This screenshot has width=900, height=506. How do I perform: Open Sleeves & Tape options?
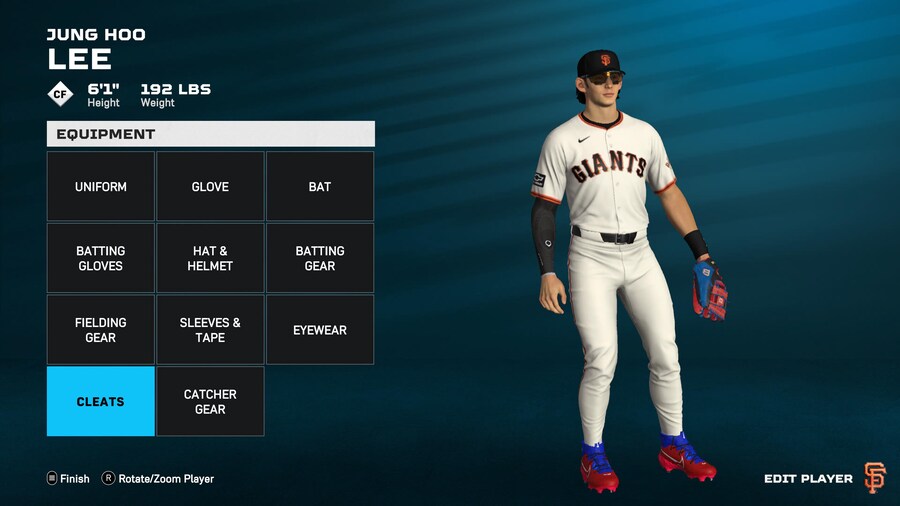tap(210, 330)
